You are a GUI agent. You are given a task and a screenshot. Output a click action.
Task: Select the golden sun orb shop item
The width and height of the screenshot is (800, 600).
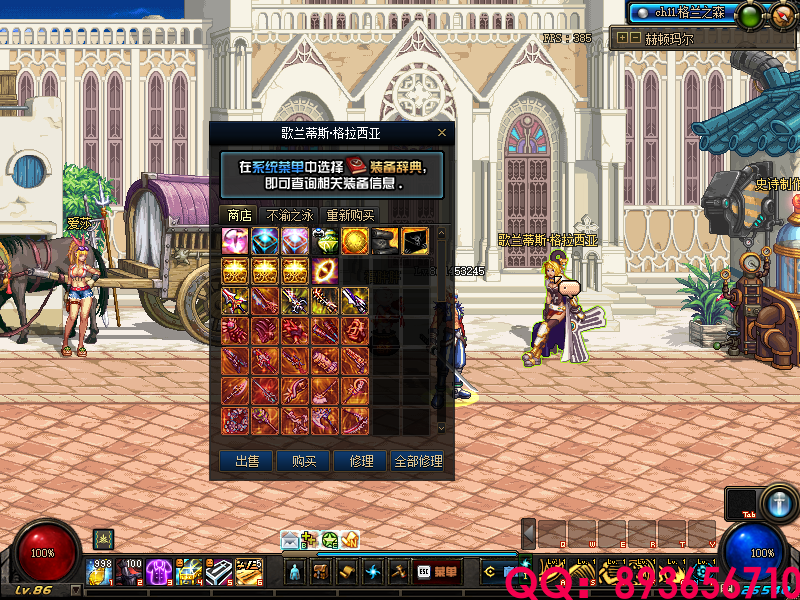coord(355,241)
